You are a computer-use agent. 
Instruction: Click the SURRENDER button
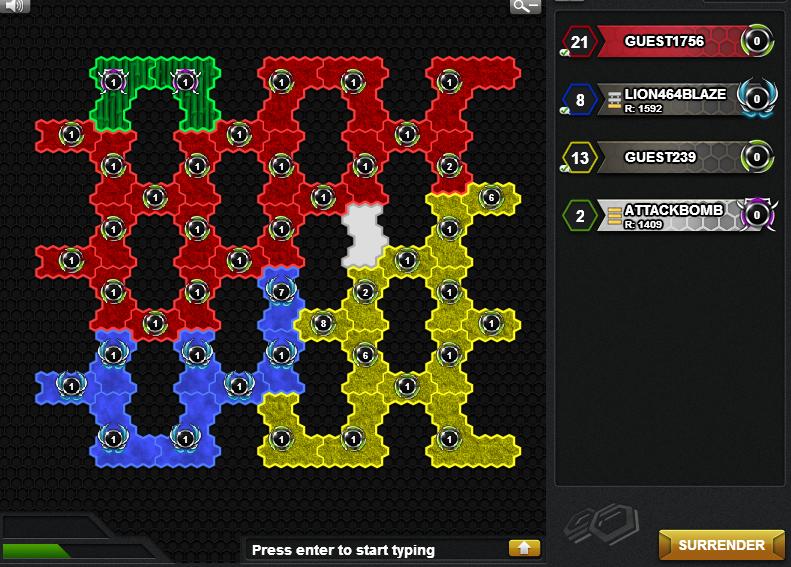point(721,545)
